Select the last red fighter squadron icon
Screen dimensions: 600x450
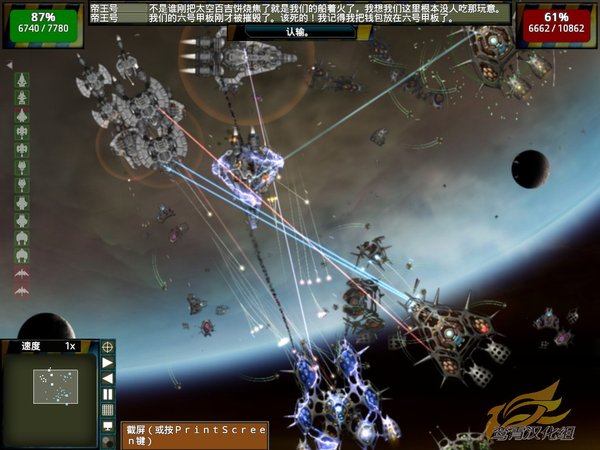[x=22, y=290]
